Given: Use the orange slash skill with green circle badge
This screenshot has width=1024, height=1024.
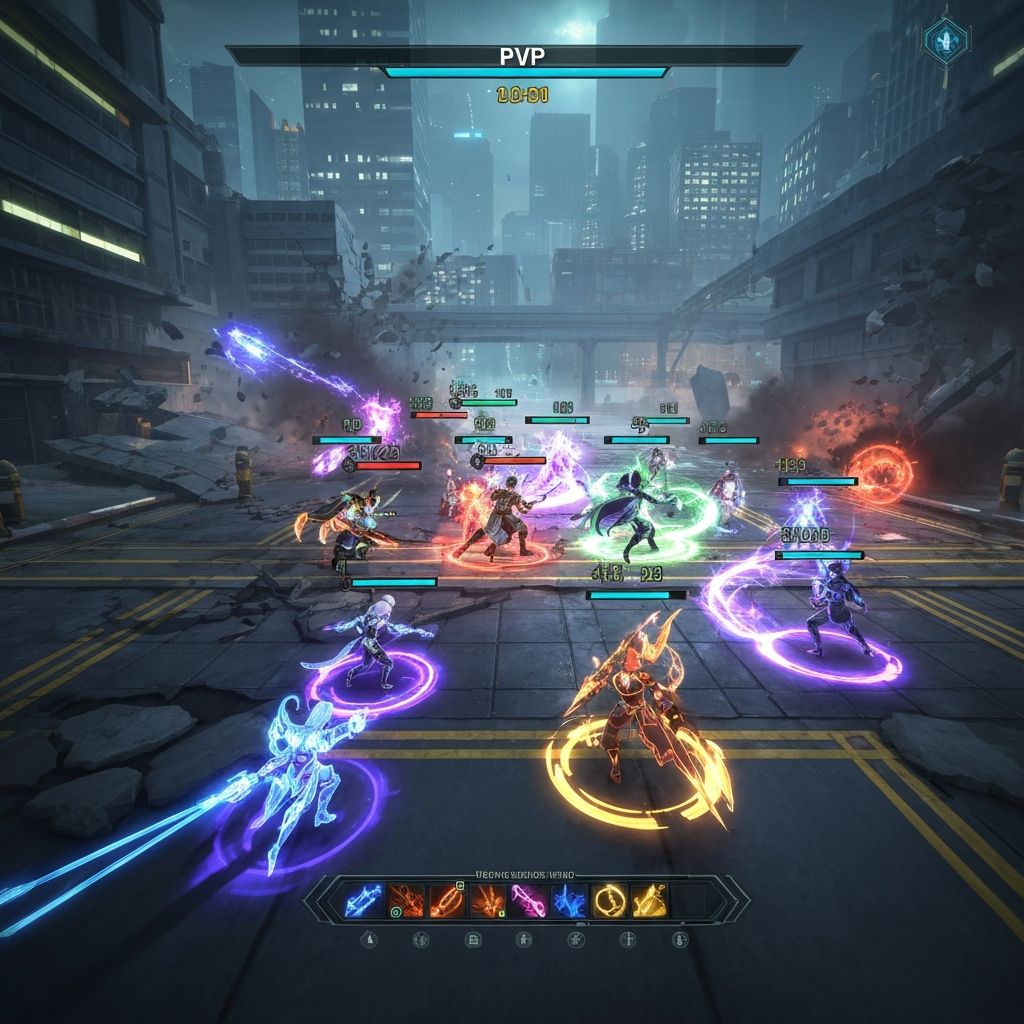Looking at the screenshot, I should tap(403, 901).
